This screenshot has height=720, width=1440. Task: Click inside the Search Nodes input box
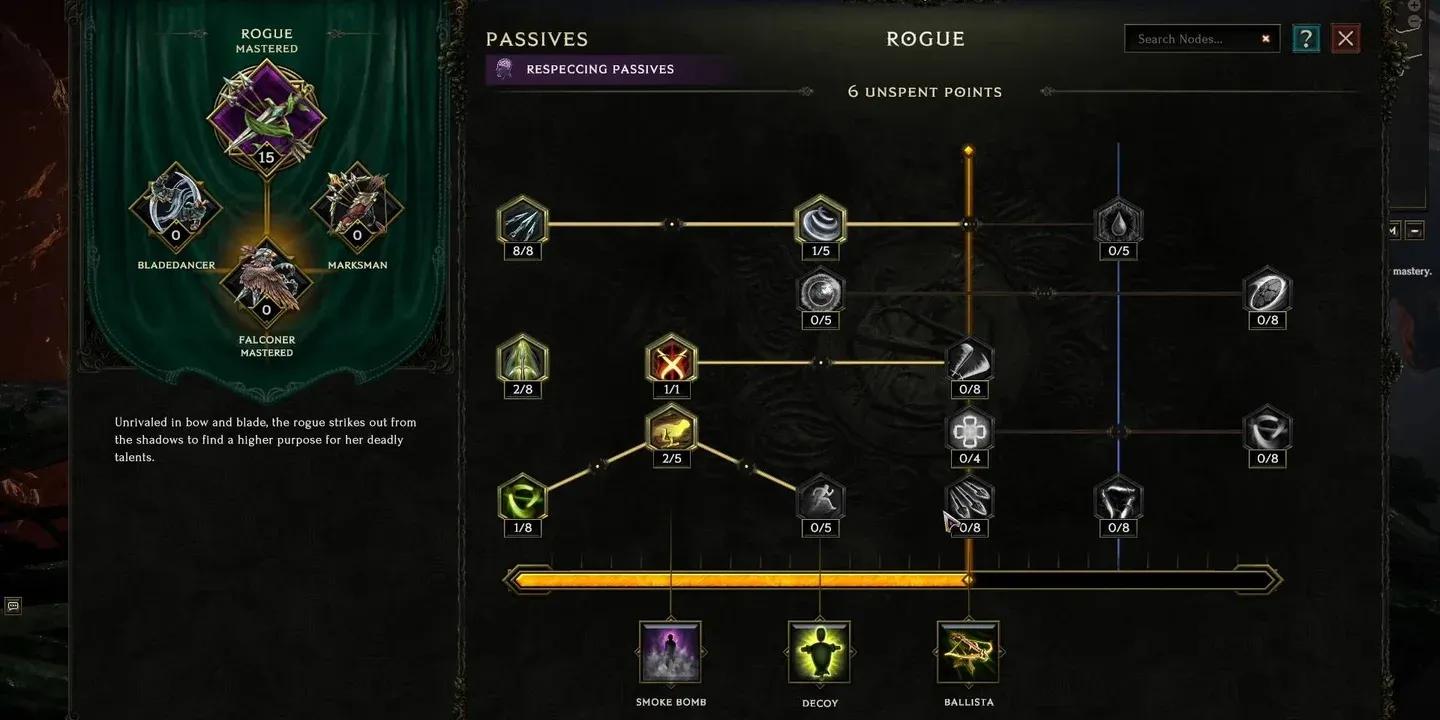[1190, 38]
